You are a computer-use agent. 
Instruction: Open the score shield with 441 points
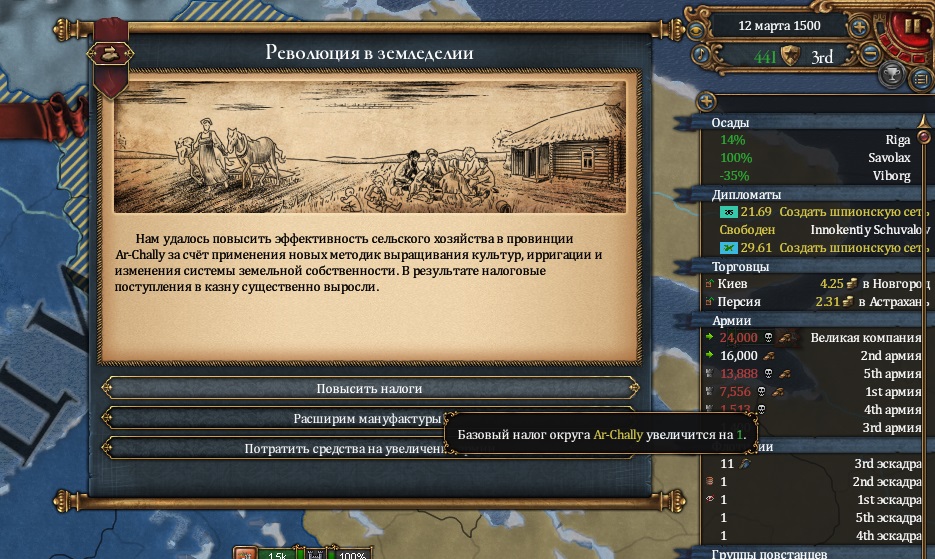point(791,56)
